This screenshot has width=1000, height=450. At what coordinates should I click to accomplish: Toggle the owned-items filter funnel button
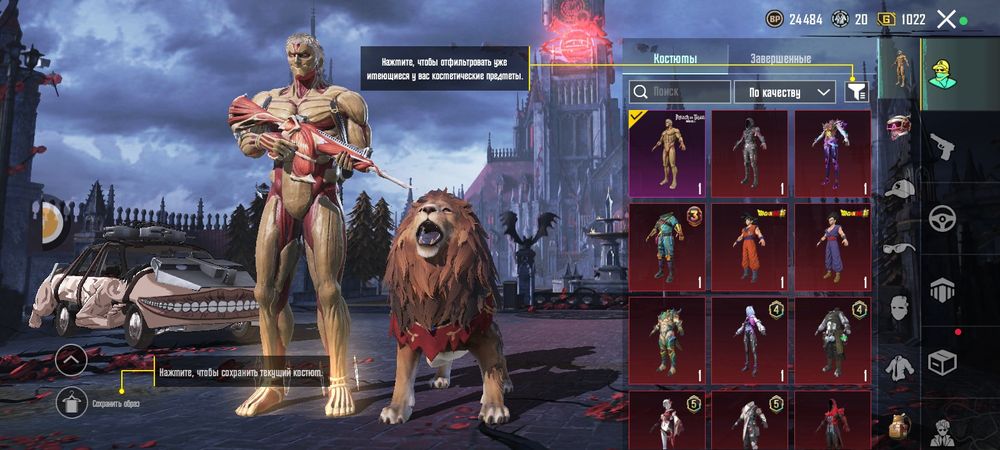coord(857,92)
